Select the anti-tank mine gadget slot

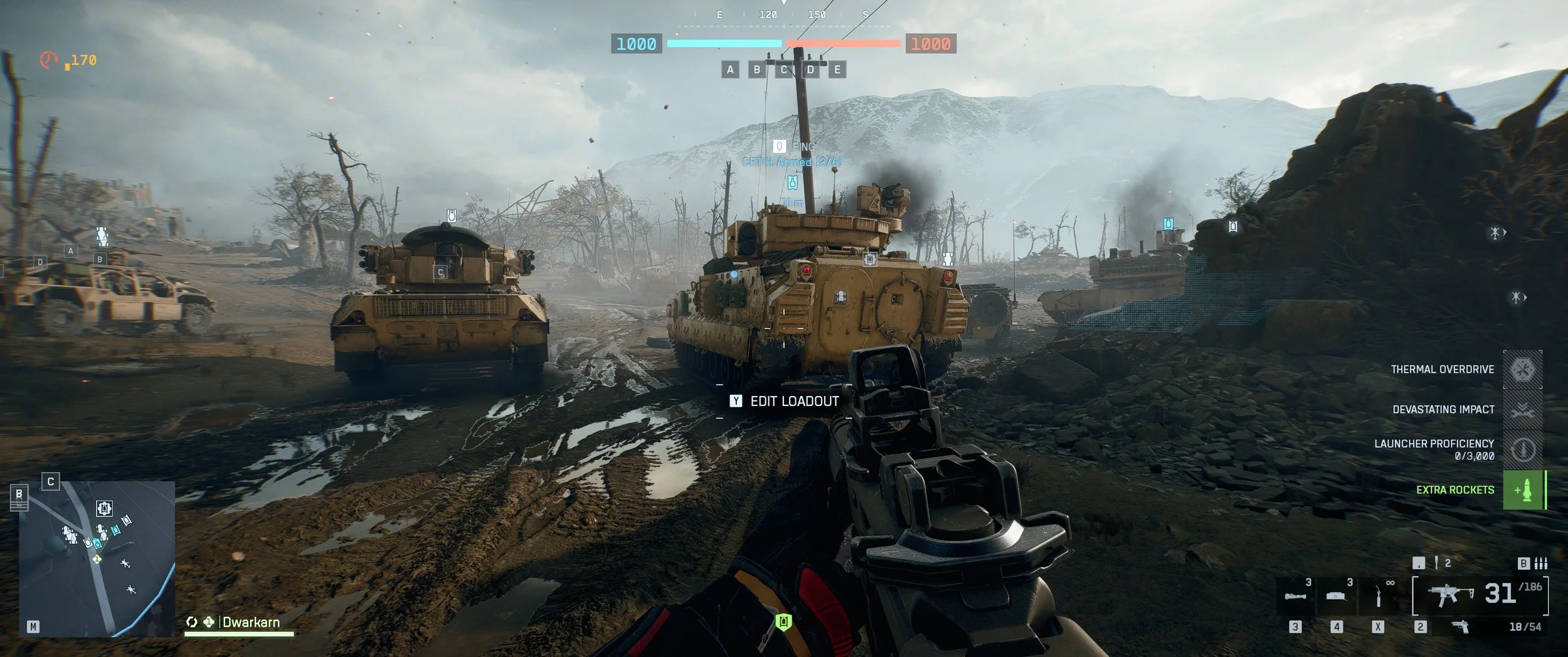(x=1337, y=596)
